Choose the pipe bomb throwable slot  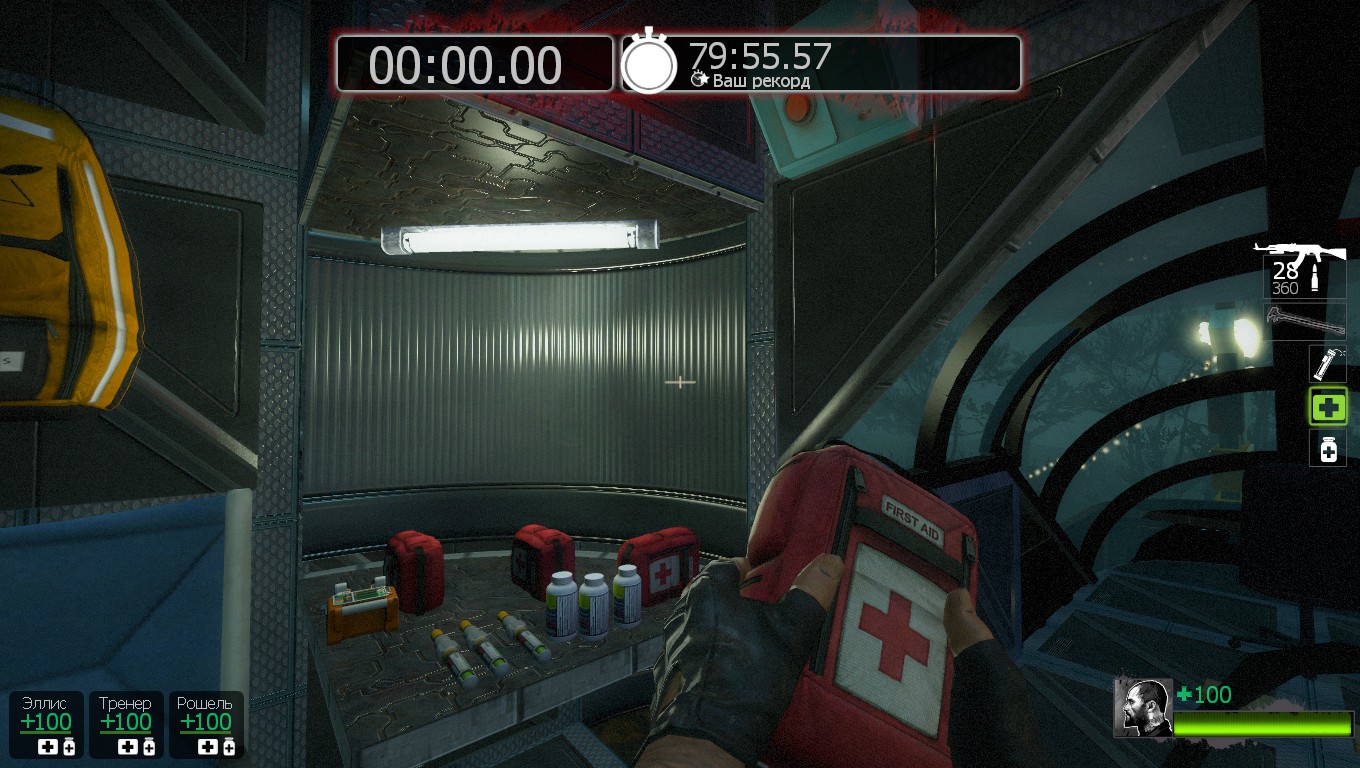1328,363
